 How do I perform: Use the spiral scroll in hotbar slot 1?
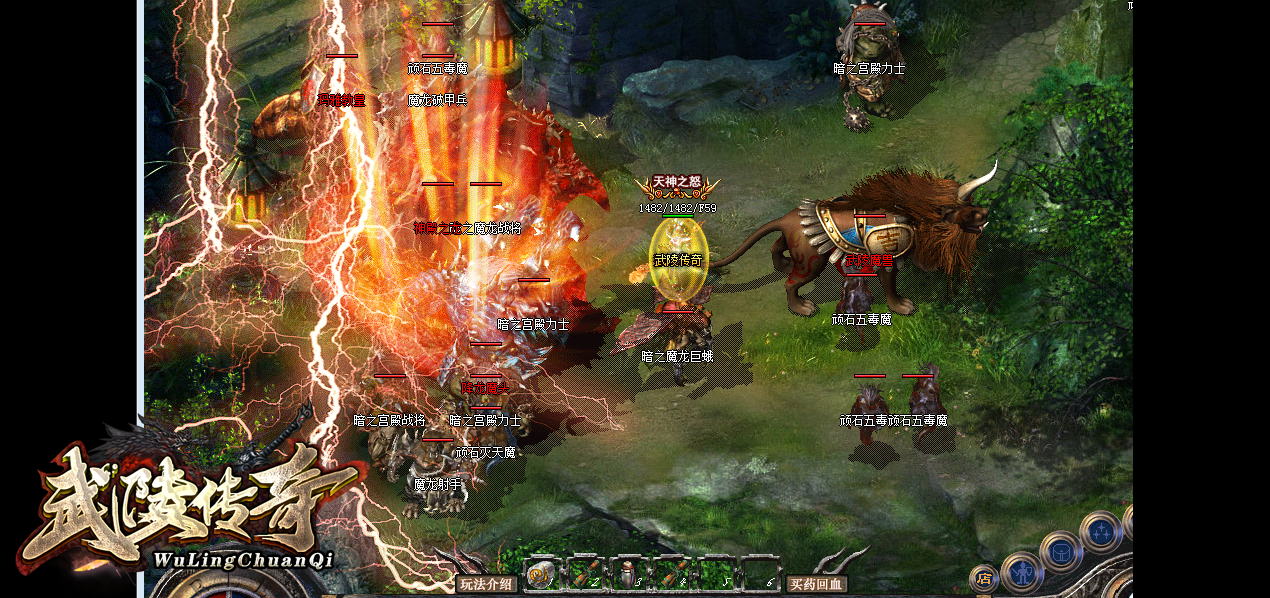click(x=541, y=575)
